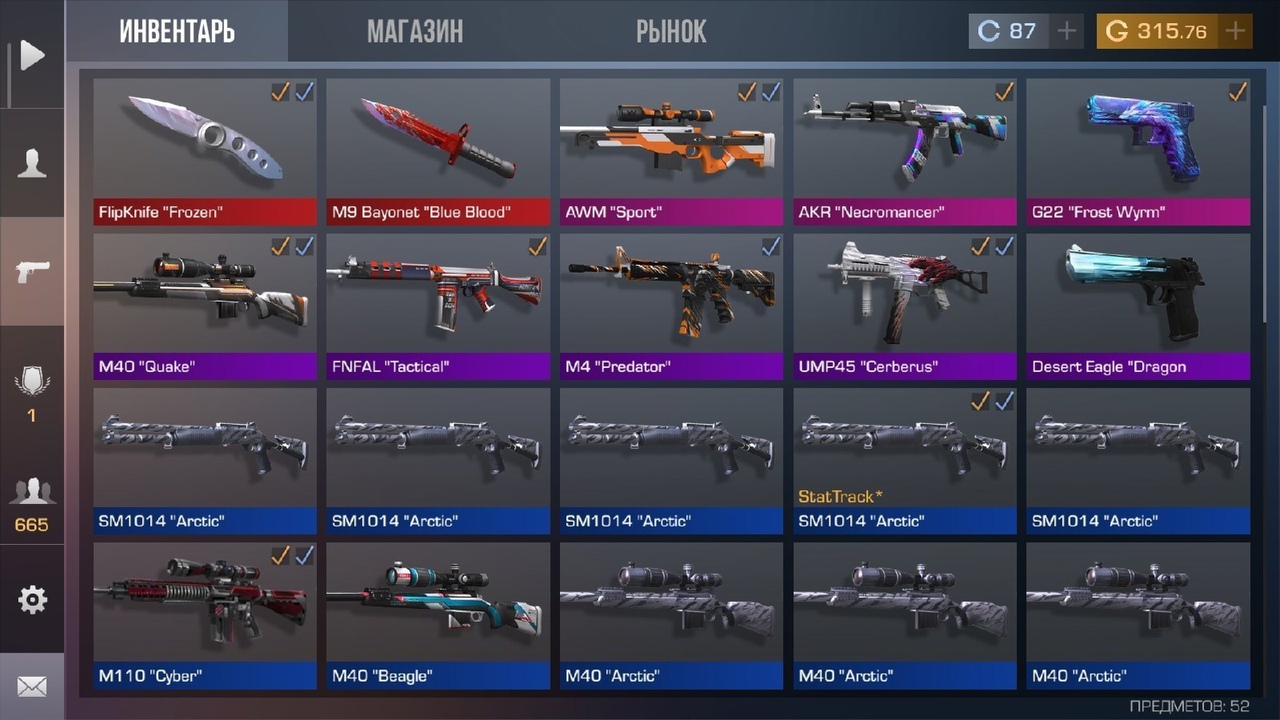
Task: Select the StatTrack SM1014 "Arctic" shotgun
Action: 905,459
